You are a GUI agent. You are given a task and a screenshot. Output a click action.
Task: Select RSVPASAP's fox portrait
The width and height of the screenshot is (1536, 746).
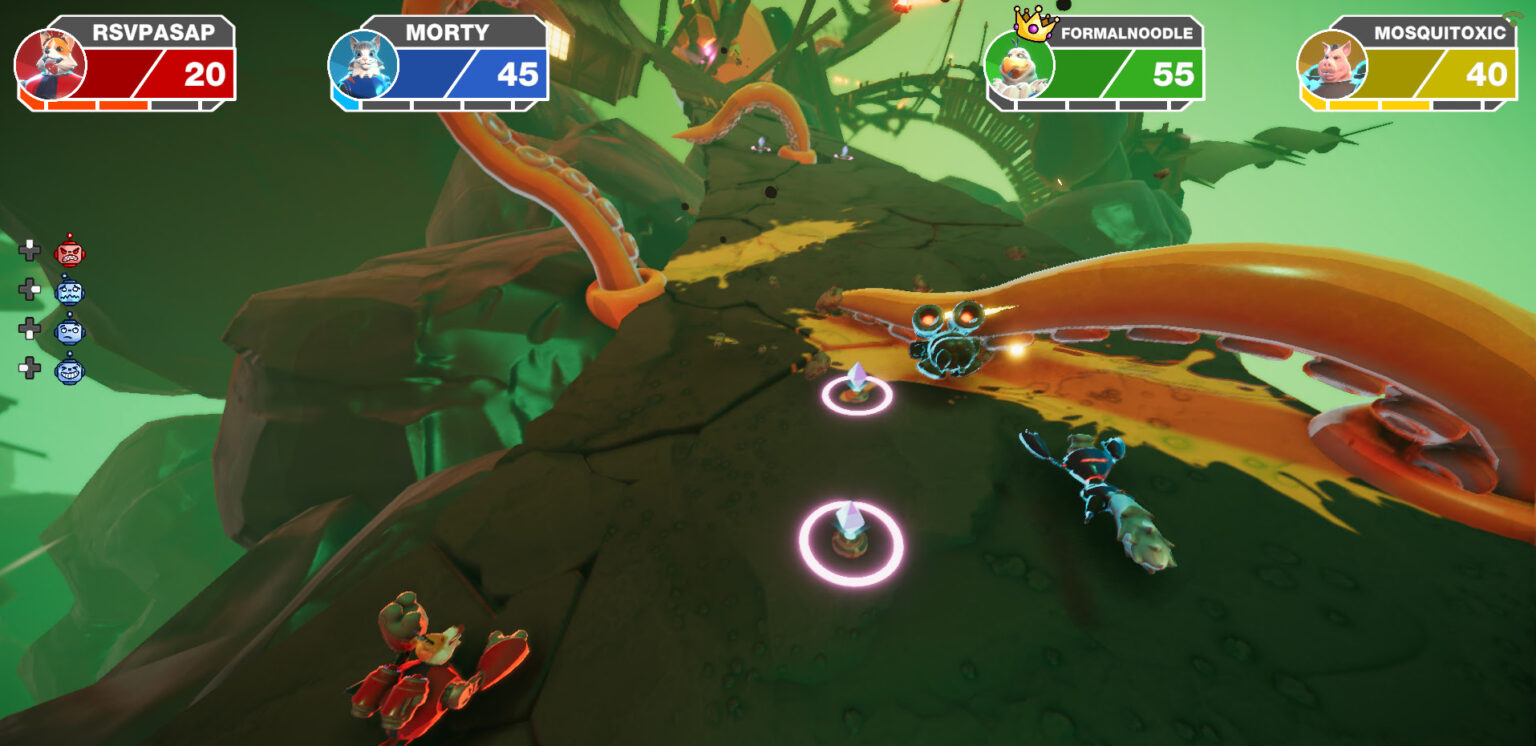click(x=50, y=64)
